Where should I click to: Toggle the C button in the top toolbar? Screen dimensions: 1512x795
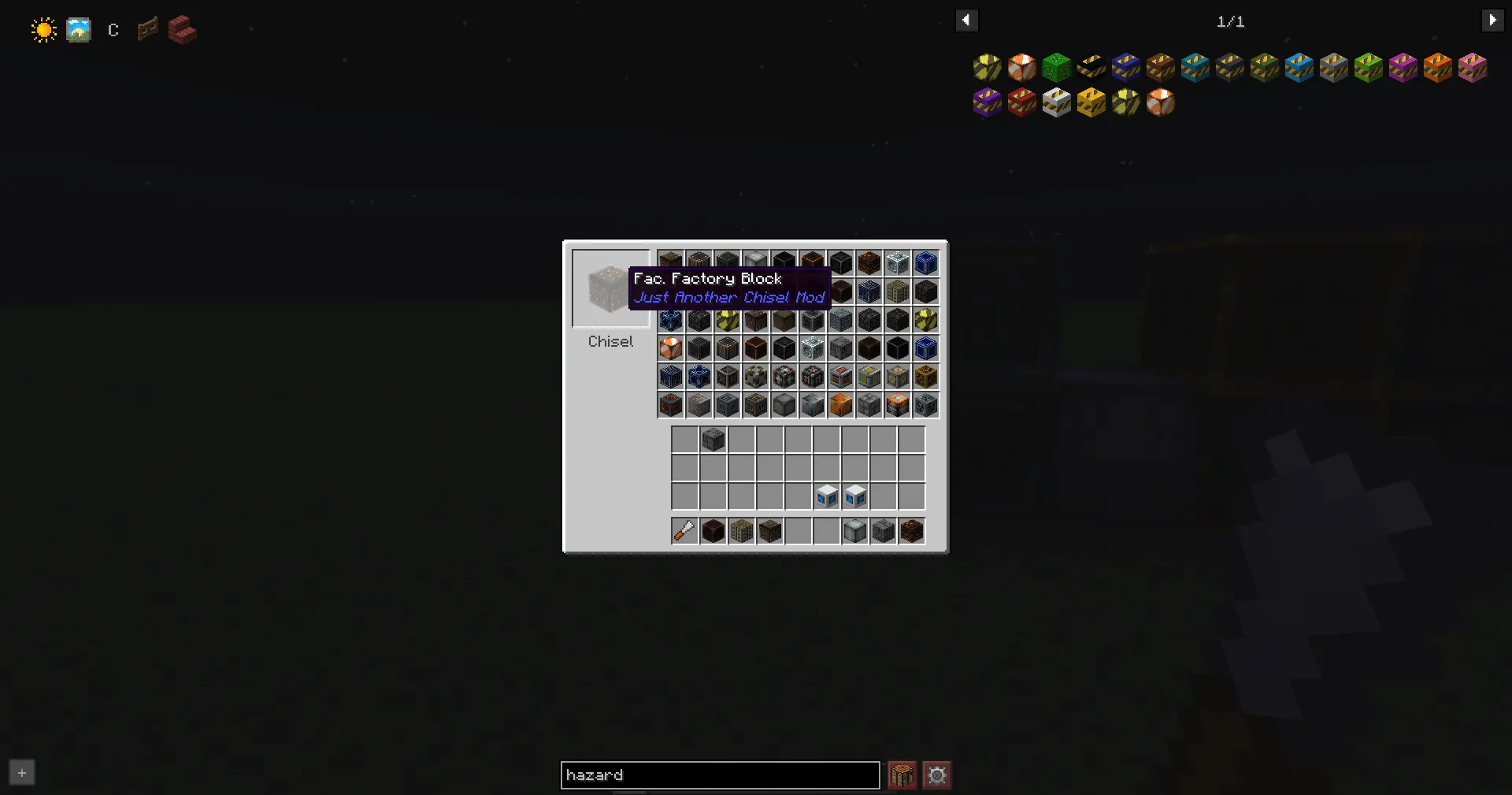click(x=113, y=30)
